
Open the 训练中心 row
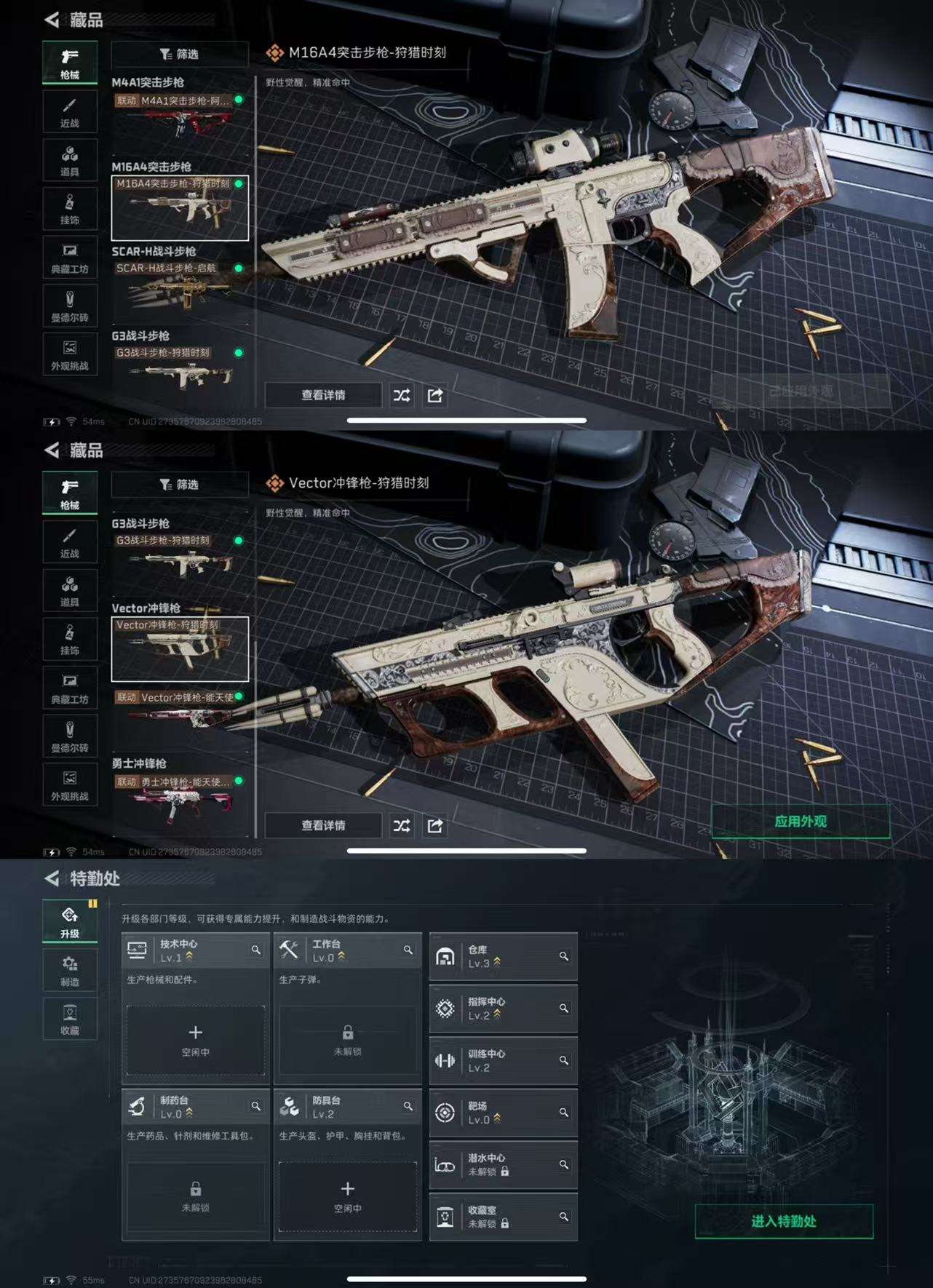(503, 1060)
